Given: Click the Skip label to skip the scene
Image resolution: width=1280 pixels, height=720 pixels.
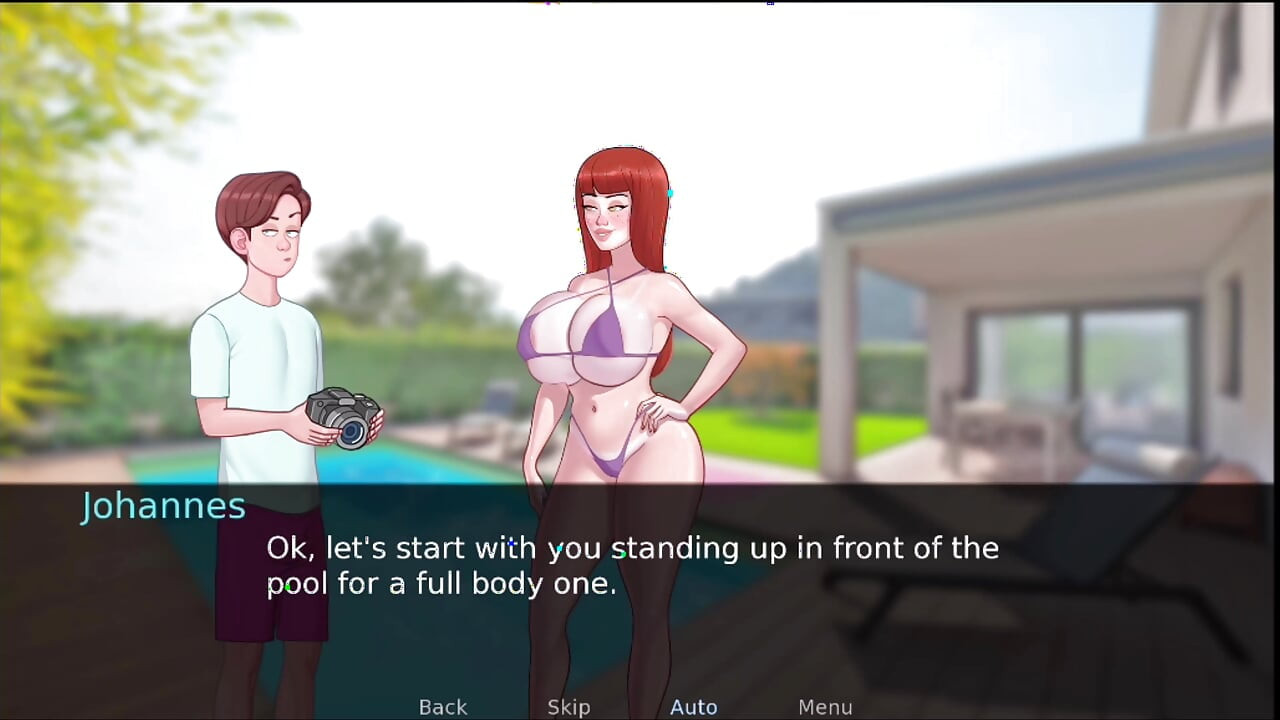Looking at the screenshot, I should [568, 707].
